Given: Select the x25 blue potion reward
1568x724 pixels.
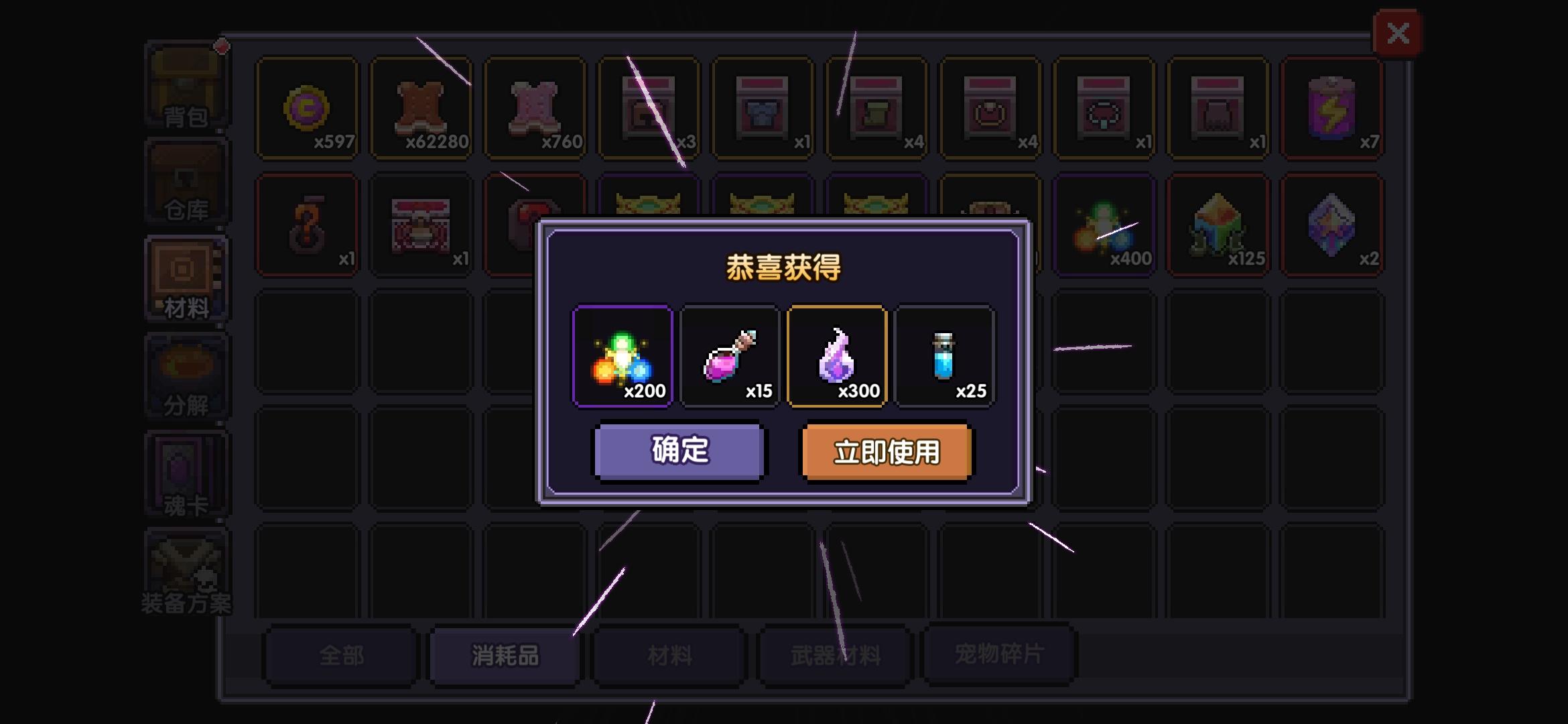Looking at the screenshot, I should coord(944,357).
